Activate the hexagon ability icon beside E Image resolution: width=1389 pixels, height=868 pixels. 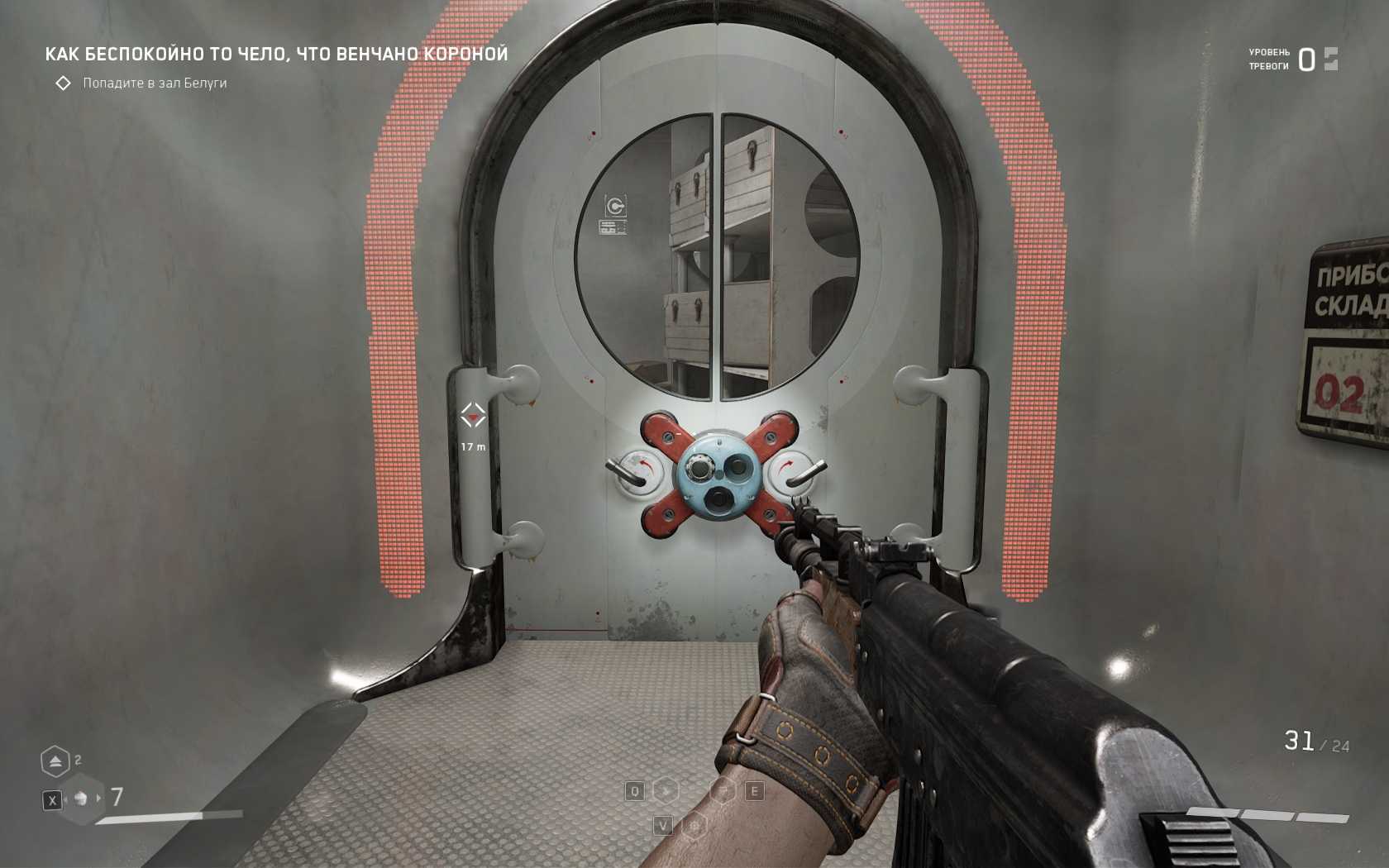[x=723, y=791]
